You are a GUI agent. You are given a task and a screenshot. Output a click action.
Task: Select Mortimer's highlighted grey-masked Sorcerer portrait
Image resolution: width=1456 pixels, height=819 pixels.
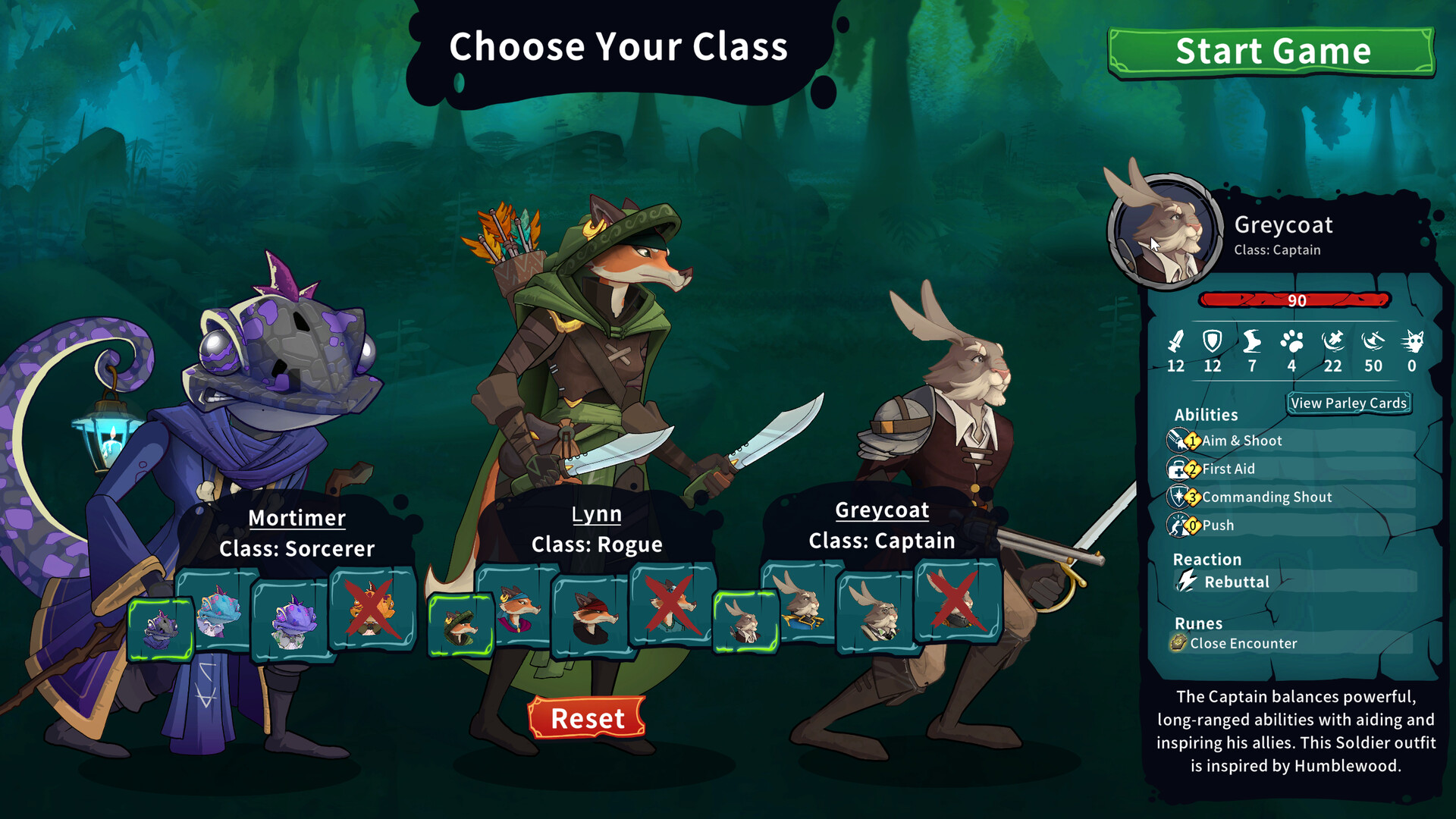pyautogui.click(x=161, y=629)
